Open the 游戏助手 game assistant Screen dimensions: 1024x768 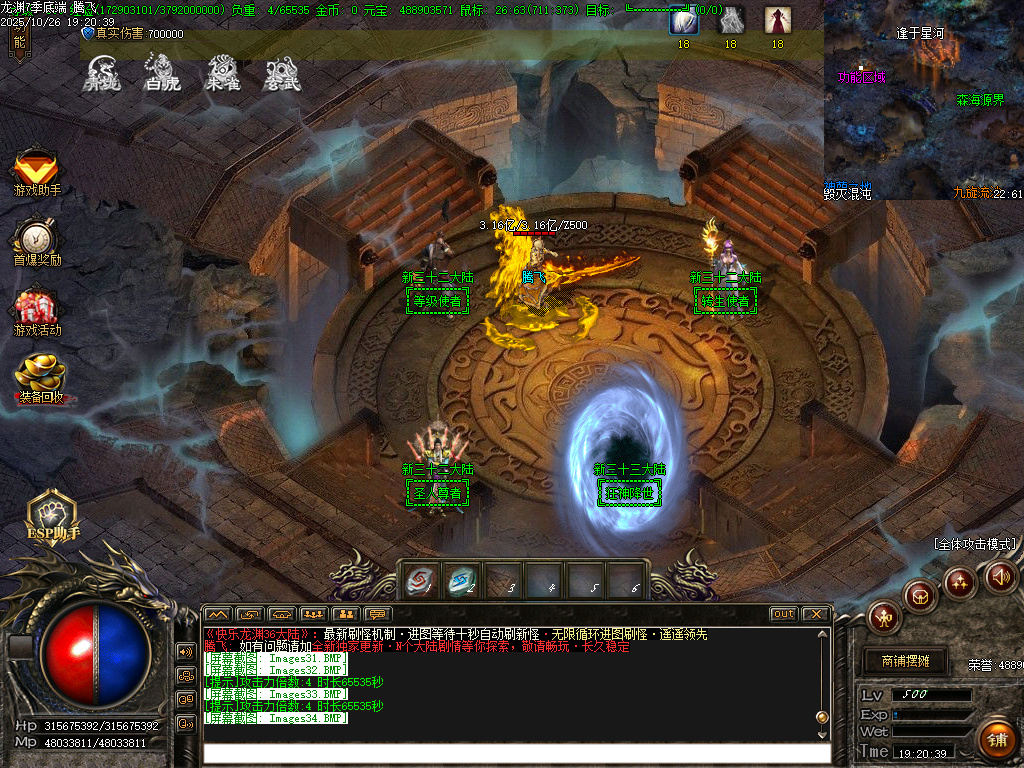[x=36, y=172]
